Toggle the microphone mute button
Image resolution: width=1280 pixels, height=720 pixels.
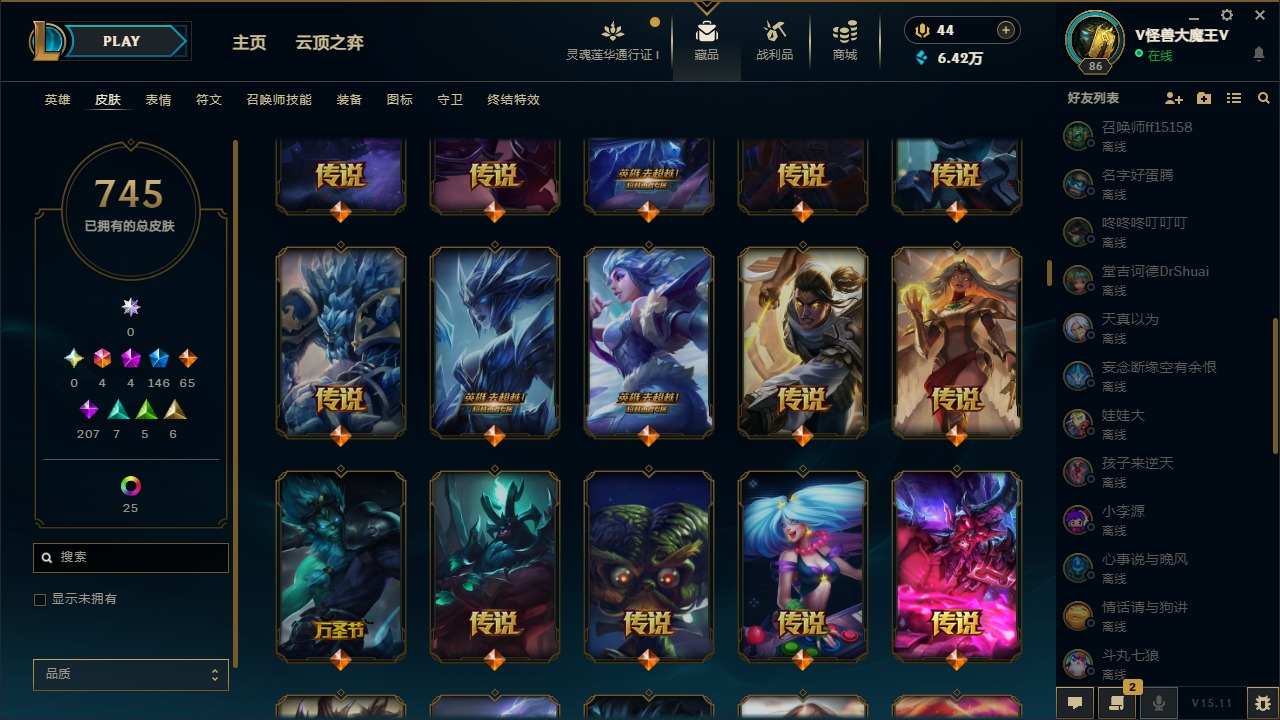click(1158, 703)
